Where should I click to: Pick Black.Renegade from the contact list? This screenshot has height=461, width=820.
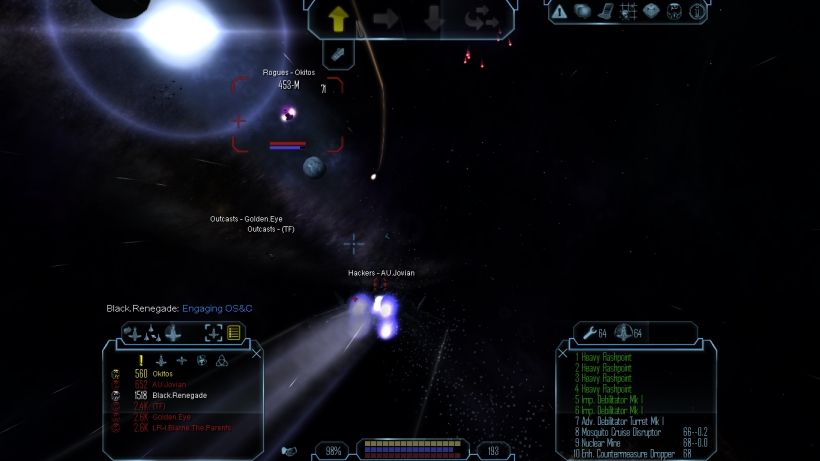point(179,395)
